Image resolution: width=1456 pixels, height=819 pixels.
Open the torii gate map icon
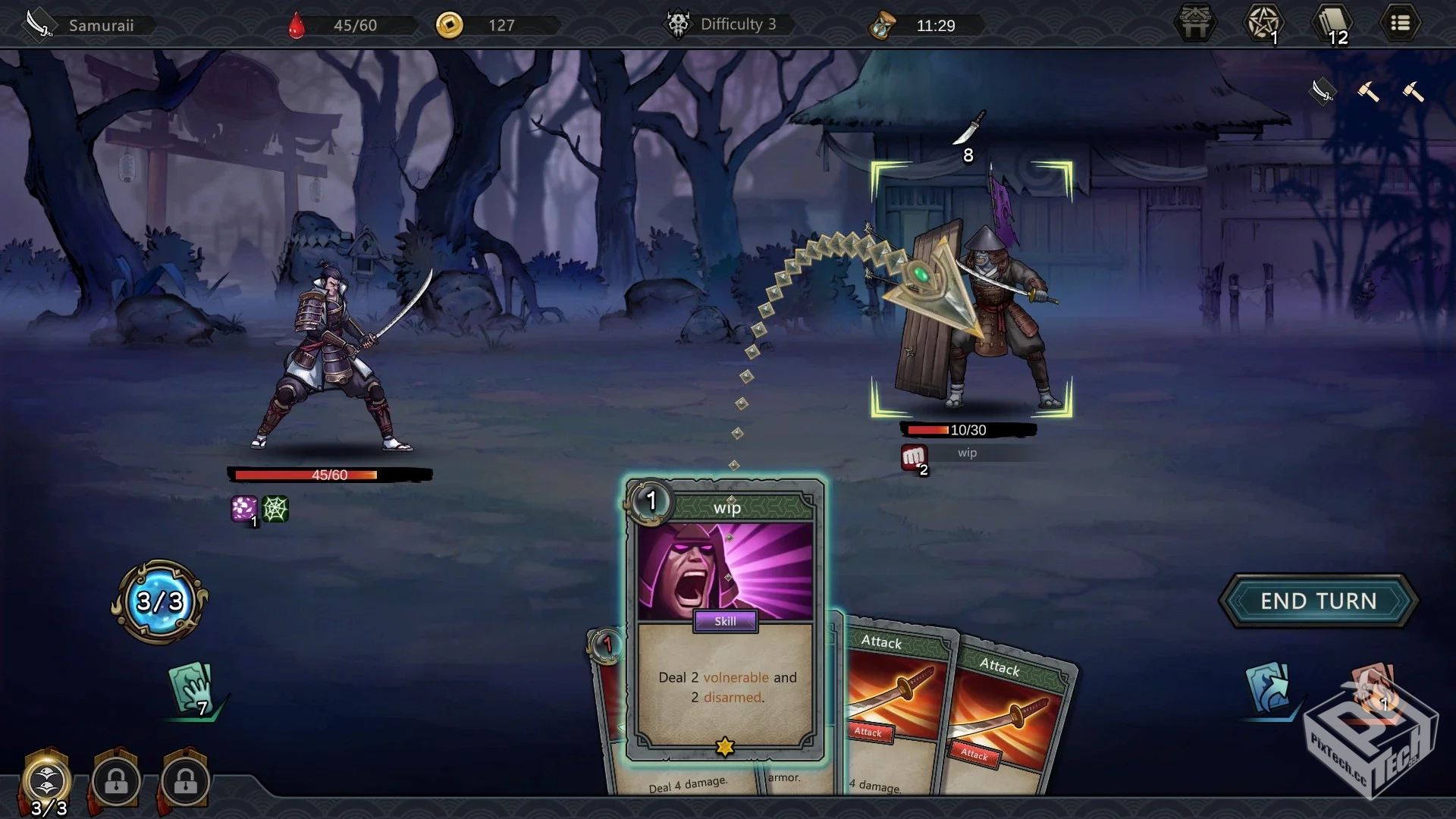(1196, 24)
